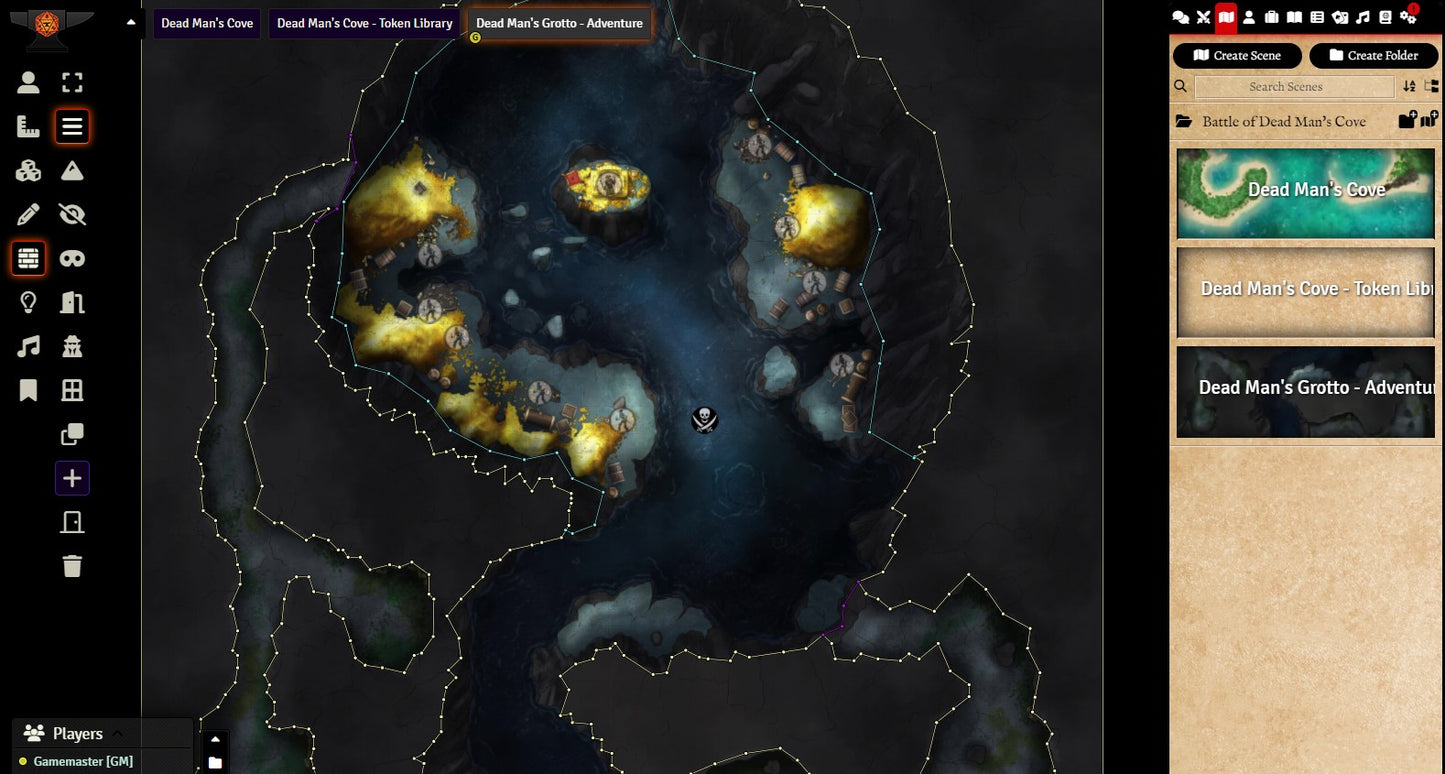Image resolution: width=1445 pixels, height=774 pixels.
Task: Show the playing cards sidebar tab
Action: (x=1340, y=17)
